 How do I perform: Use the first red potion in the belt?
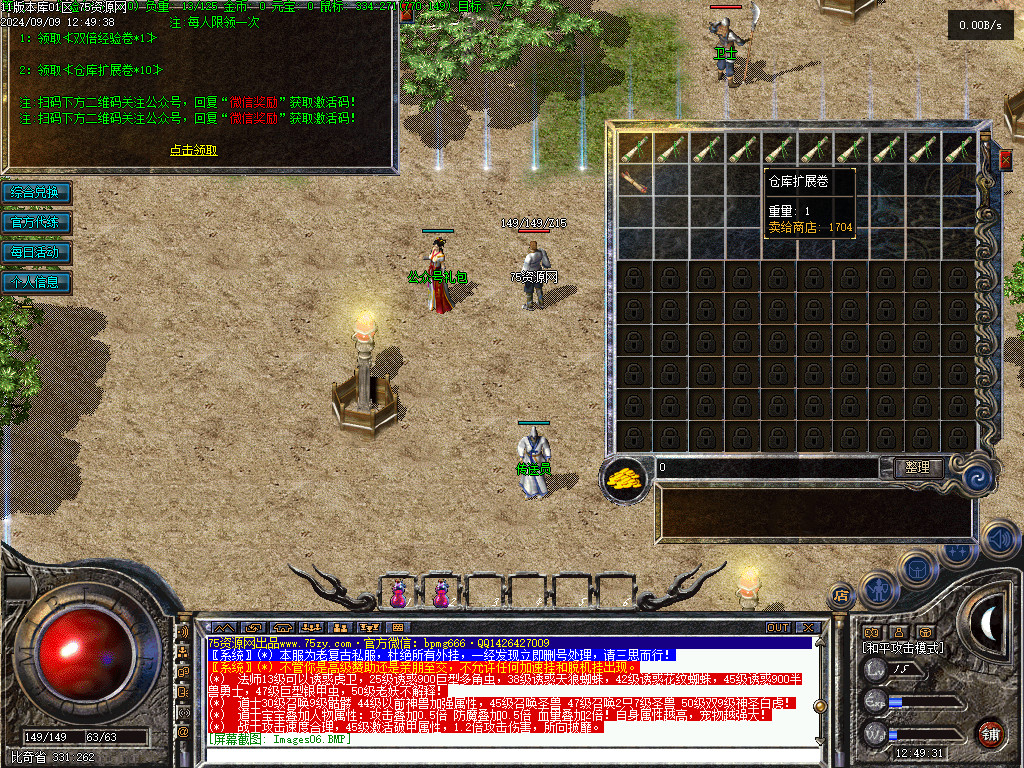(400, 594)
